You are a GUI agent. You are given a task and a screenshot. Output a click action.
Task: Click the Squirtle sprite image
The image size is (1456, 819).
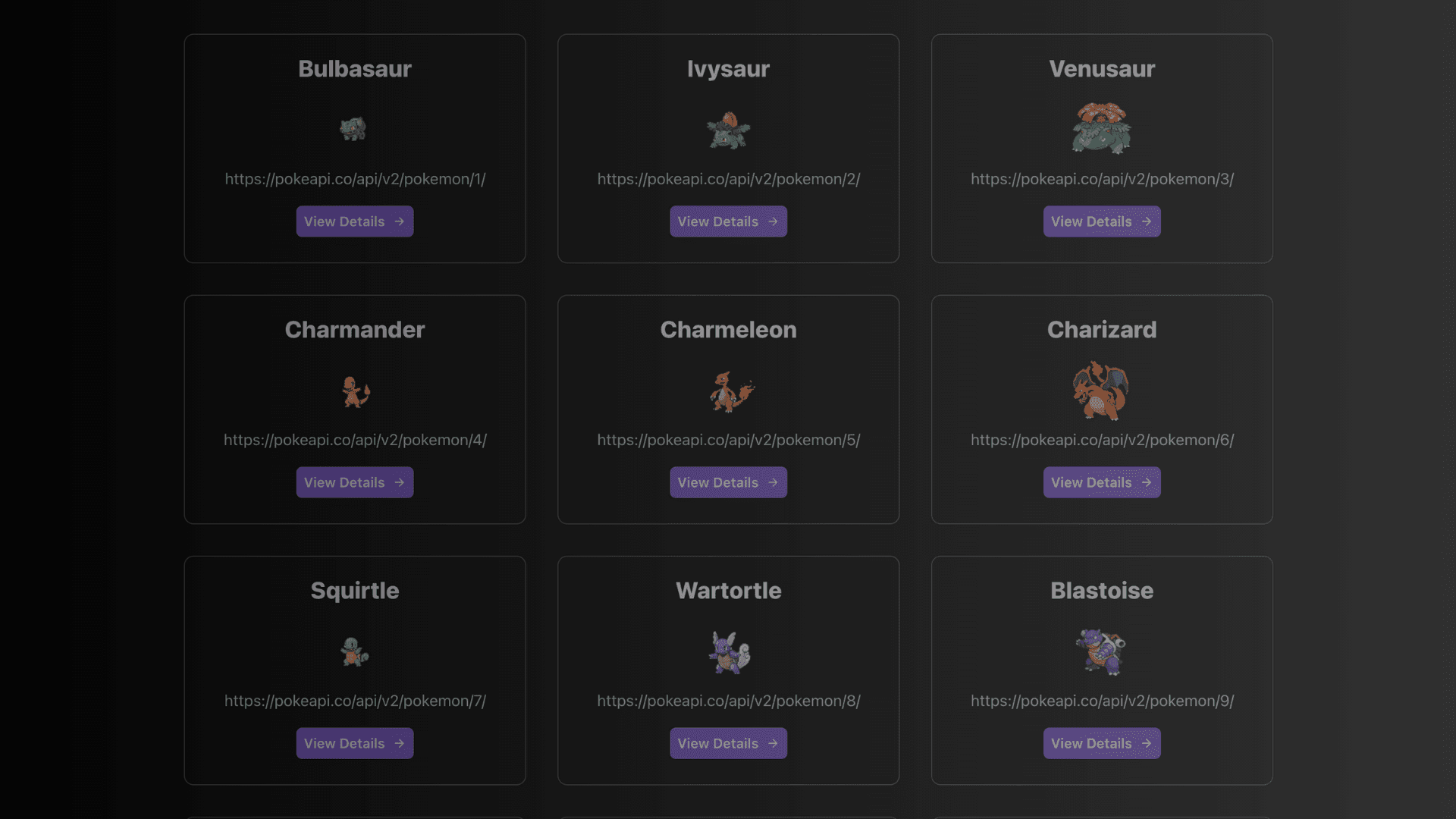(x=355, y=651)
